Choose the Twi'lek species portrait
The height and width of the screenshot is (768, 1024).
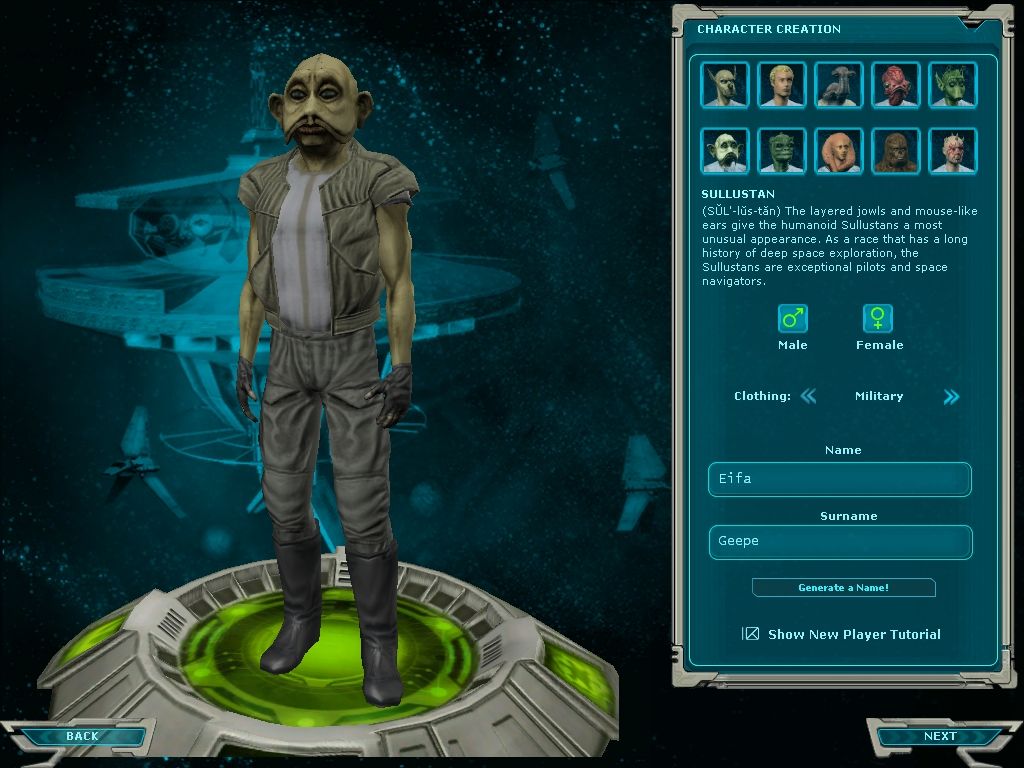(839, 151)
